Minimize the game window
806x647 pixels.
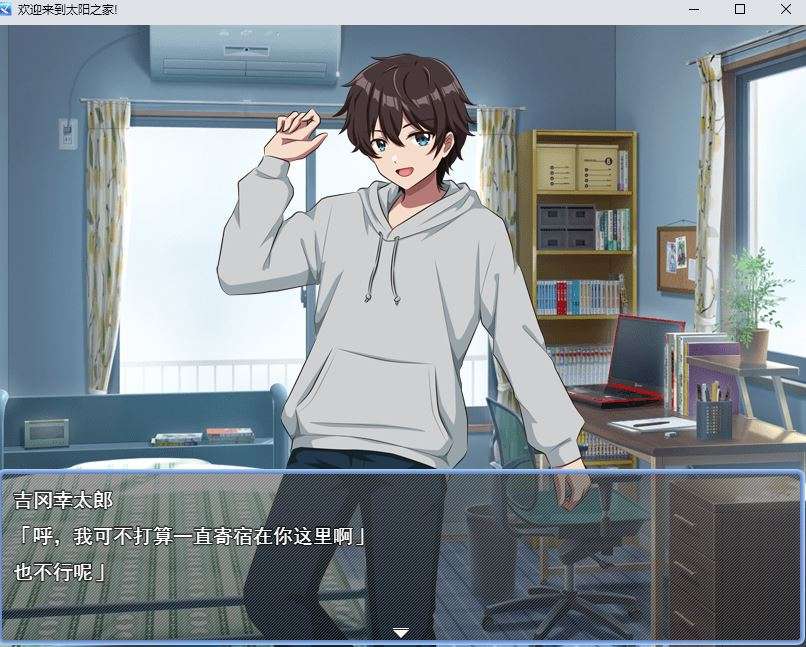point(696,9)
